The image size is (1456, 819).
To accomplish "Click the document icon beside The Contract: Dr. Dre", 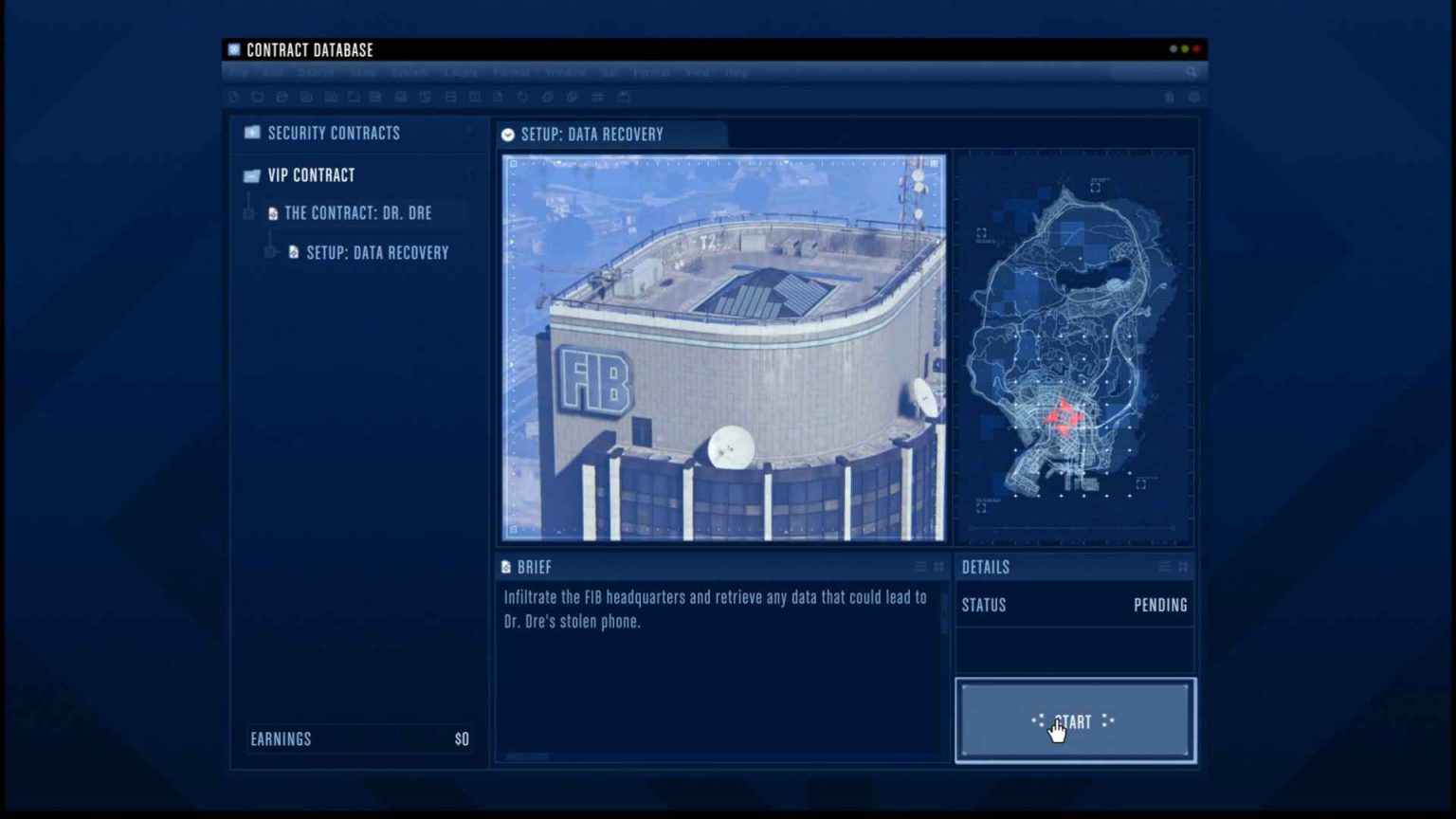I will [x=272, y=212].
